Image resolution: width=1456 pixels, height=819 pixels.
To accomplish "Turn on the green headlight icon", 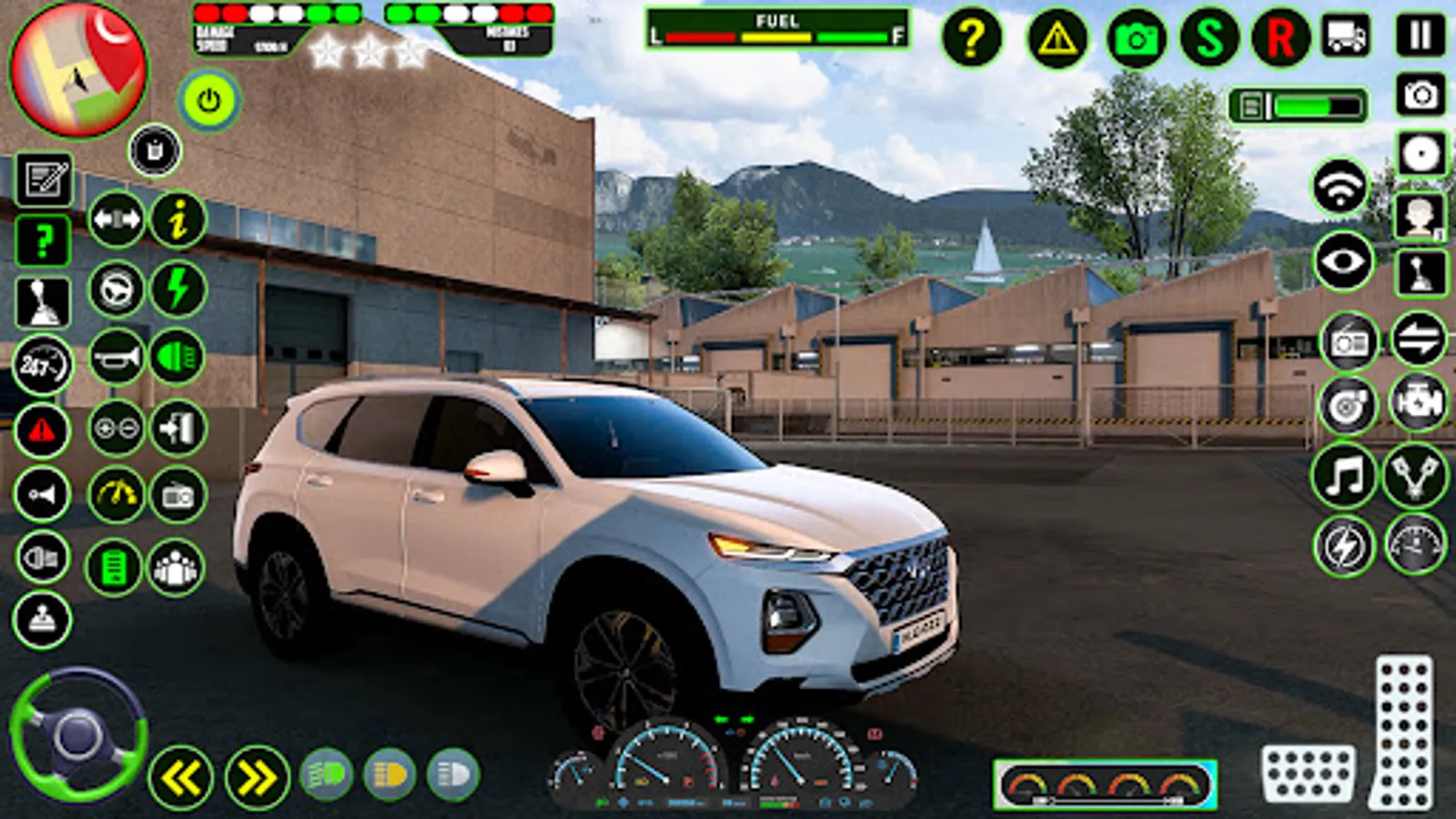I will pyautogui.click(x=177, y=358).
